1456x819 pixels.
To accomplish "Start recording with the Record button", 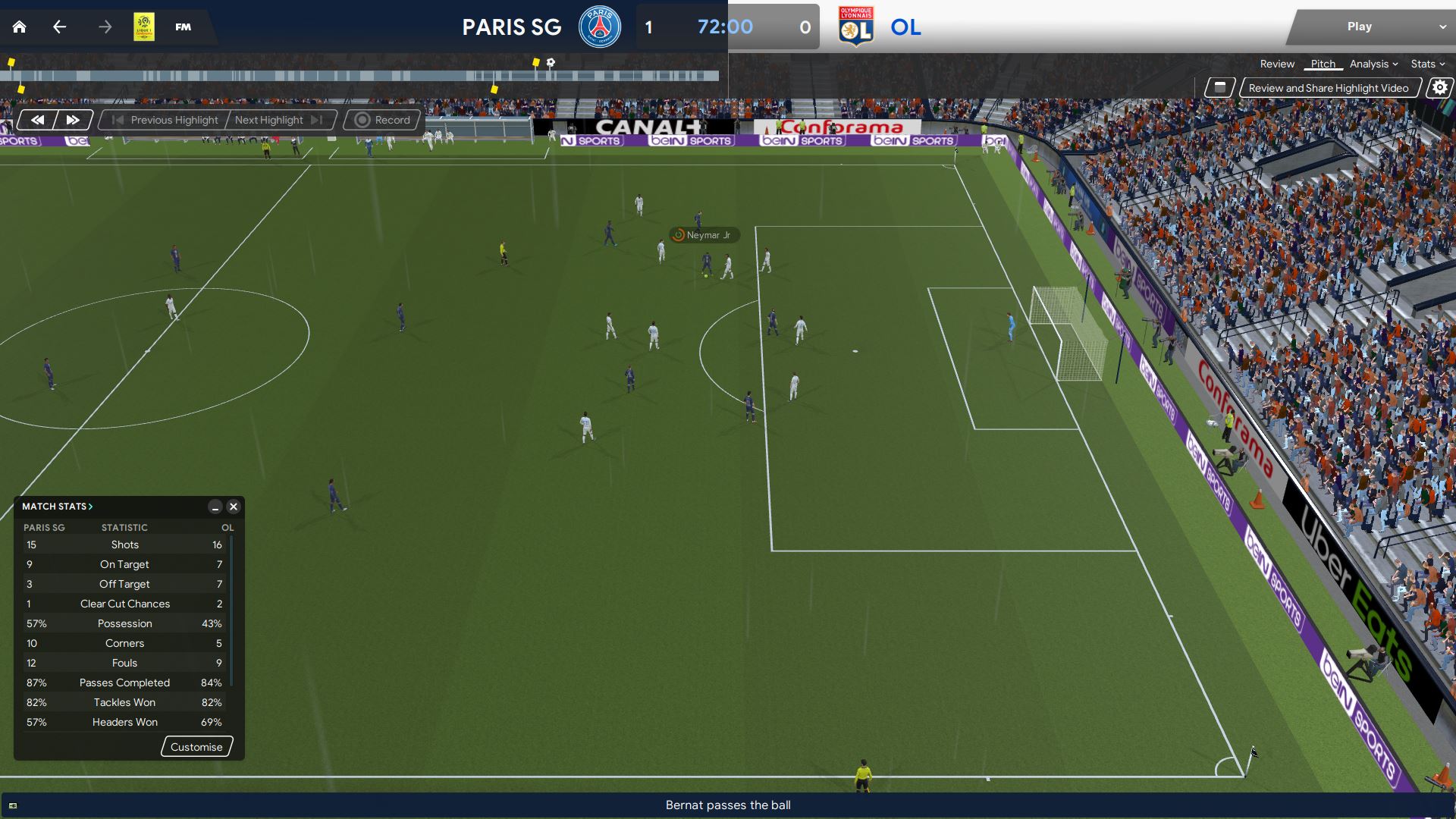I will 383,120.
